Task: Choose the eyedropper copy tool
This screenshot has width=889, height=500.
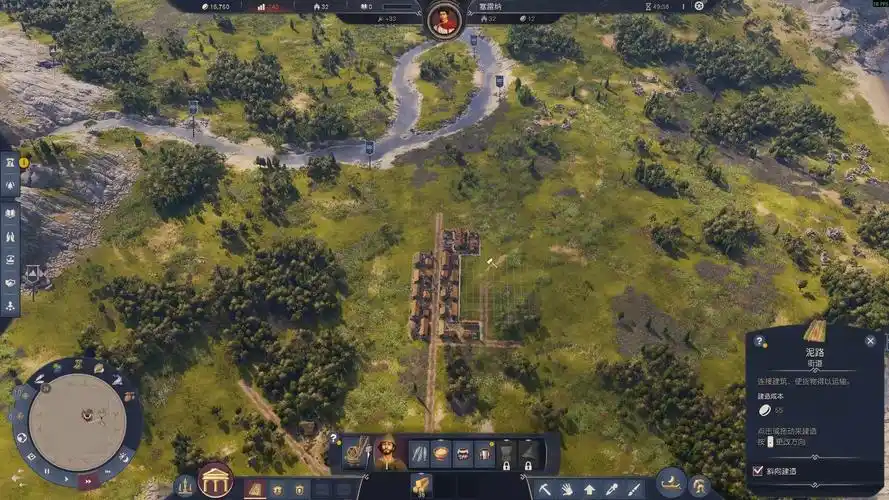Action: 611,489
